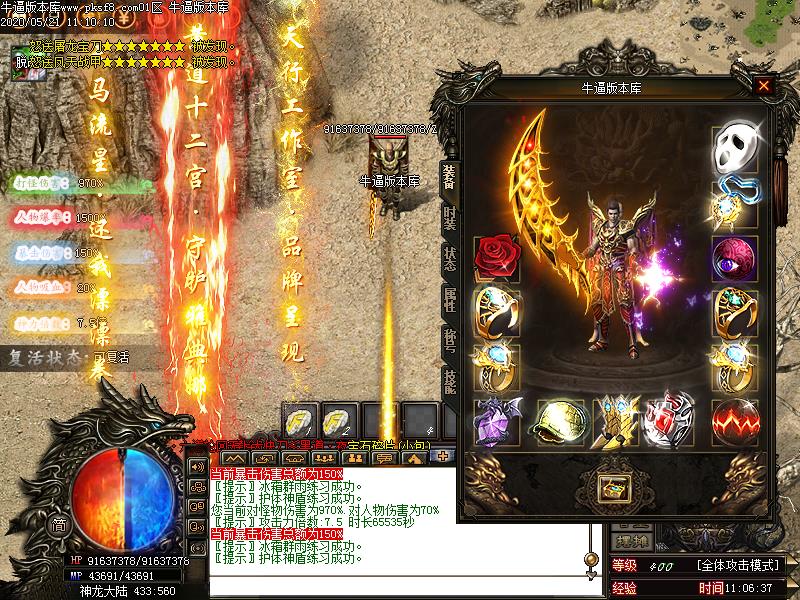The height and width of the screenshot is (600, 800).
Task: Switch to the 称号 title tab
Action: click(x=449, y=339)
